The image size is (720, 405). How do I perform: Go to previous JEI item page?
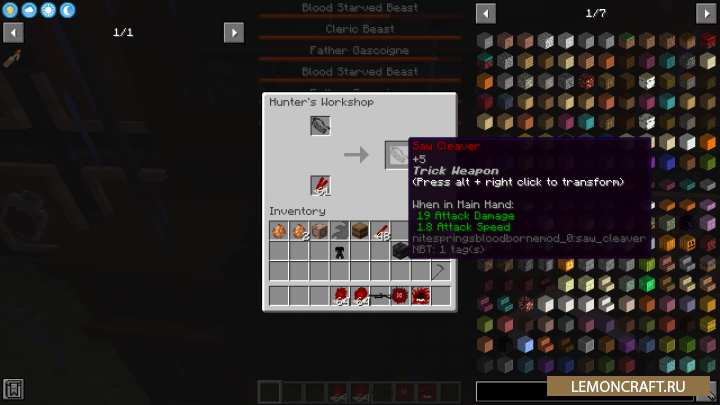pos(486,13)
